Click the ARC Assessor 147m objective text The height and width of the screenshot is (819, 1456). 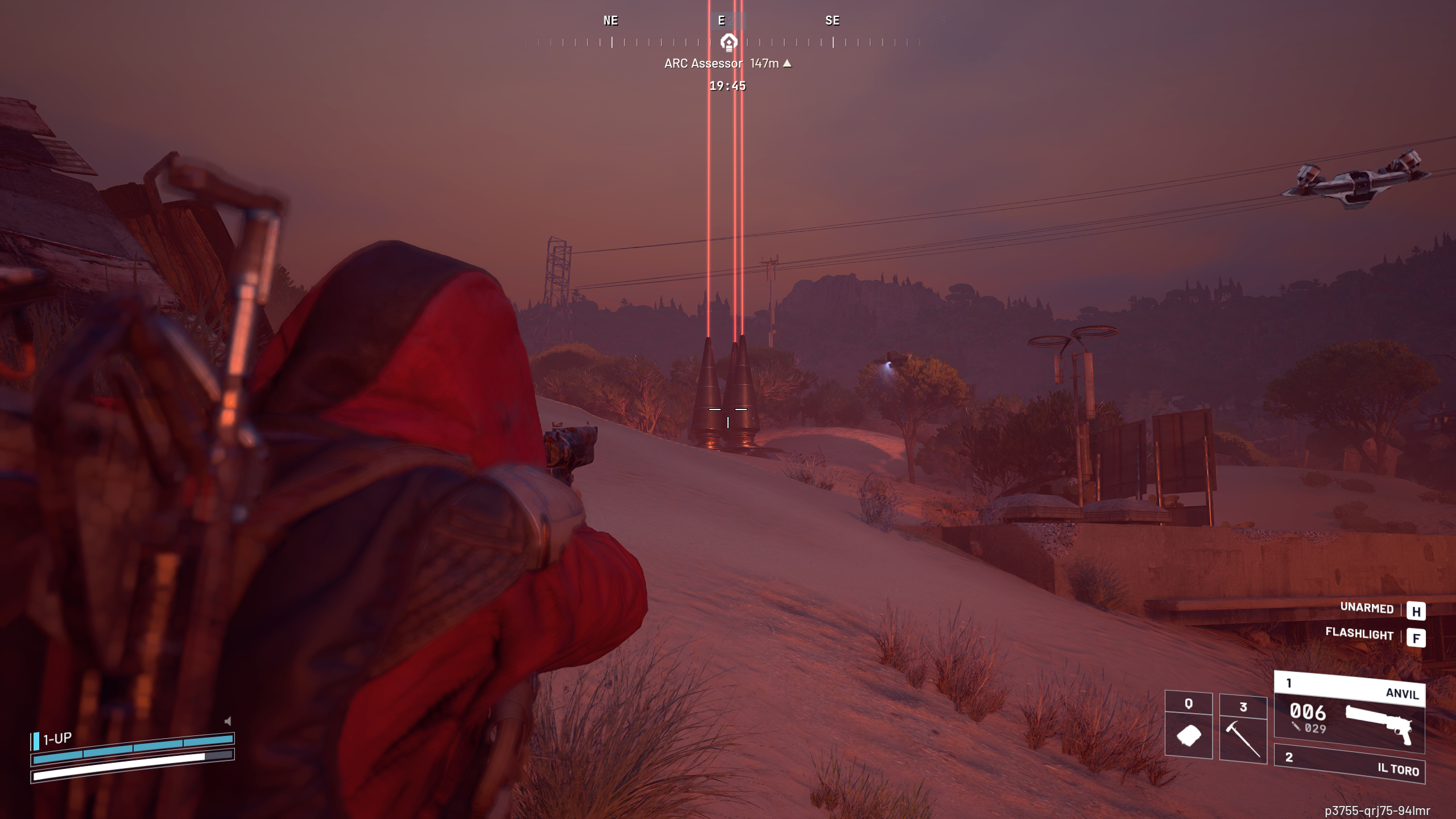[x=704, y=64]
